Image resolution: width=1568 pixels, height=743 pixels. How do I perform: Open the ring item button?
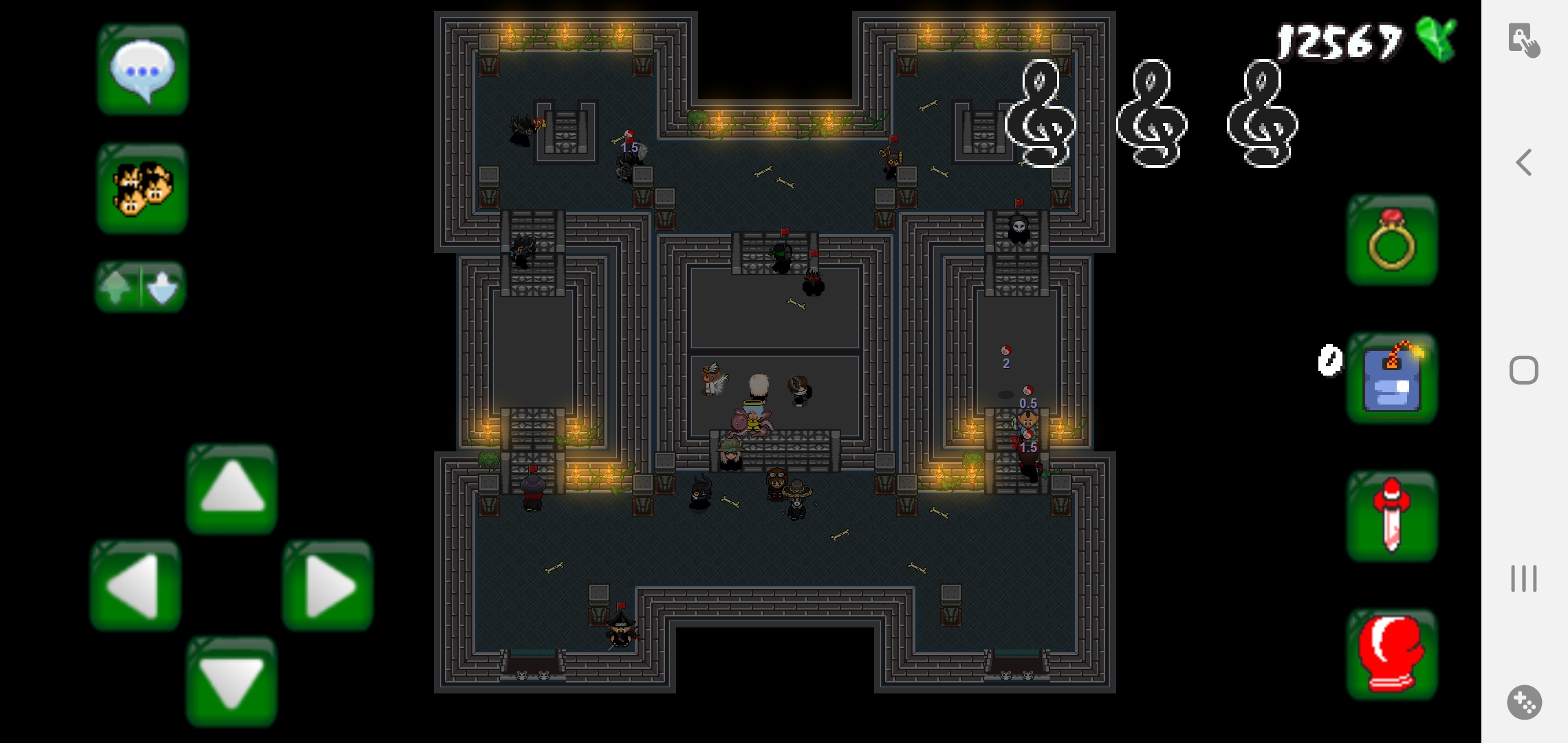pyautogui.click(x=1392, y=240)
